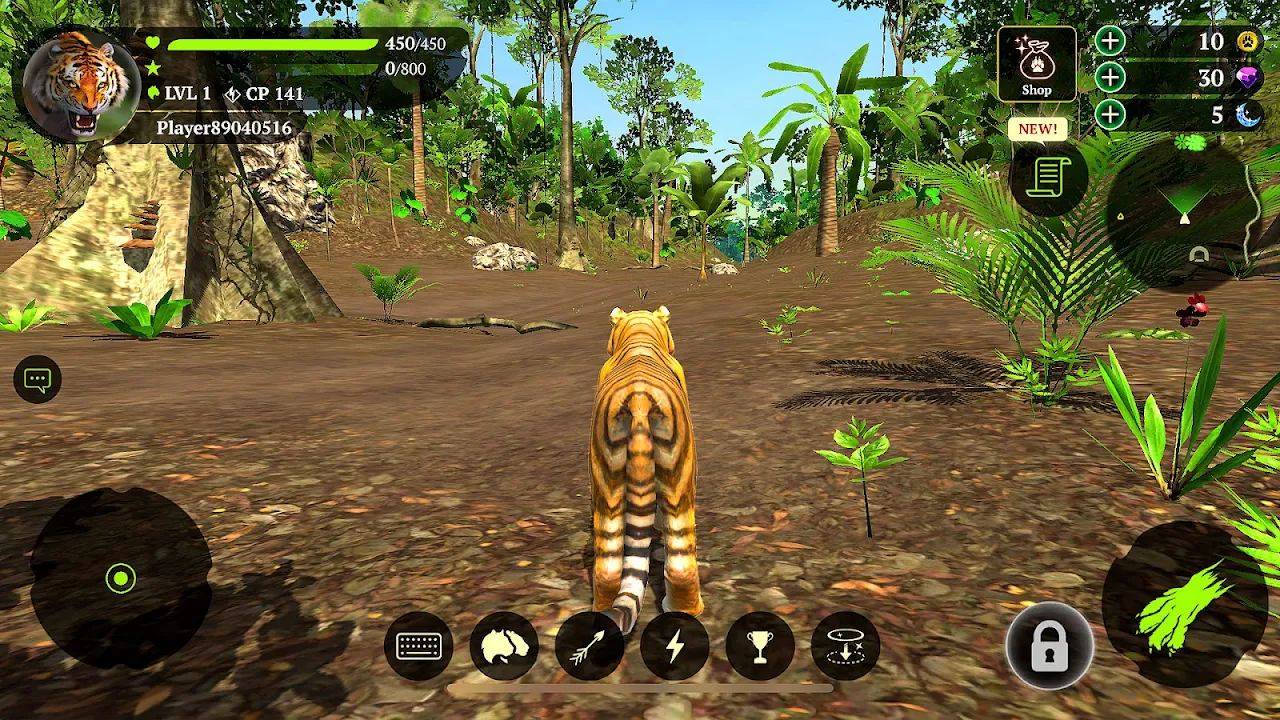
Task: Tap the tiger avatar portrait
Action: pos(78,86)
